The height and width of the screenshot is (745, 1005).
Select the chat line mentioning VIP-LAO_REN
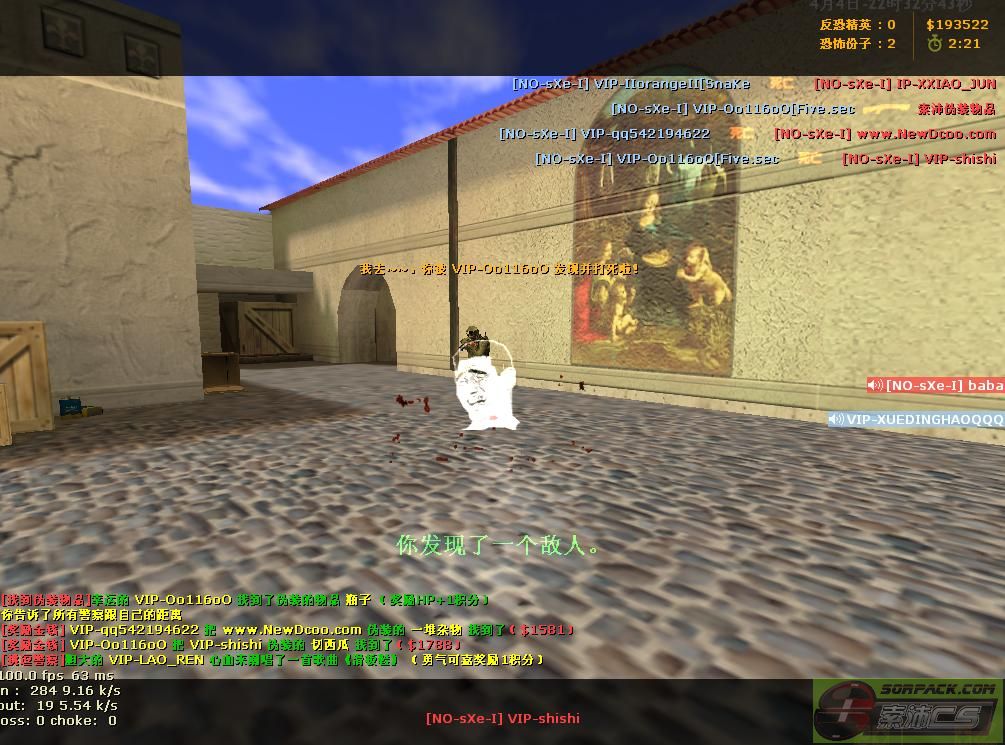273,660
